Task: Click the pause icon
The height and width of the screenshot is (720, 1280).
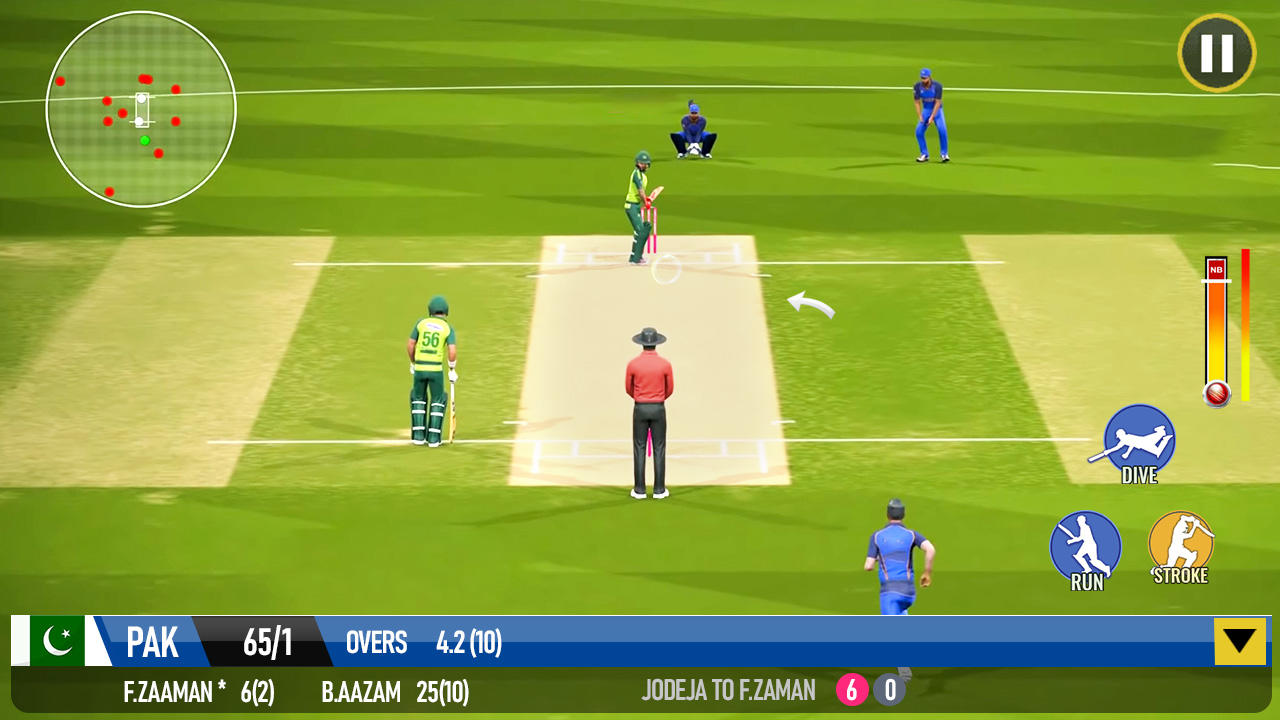Action: click(1216, 52)
